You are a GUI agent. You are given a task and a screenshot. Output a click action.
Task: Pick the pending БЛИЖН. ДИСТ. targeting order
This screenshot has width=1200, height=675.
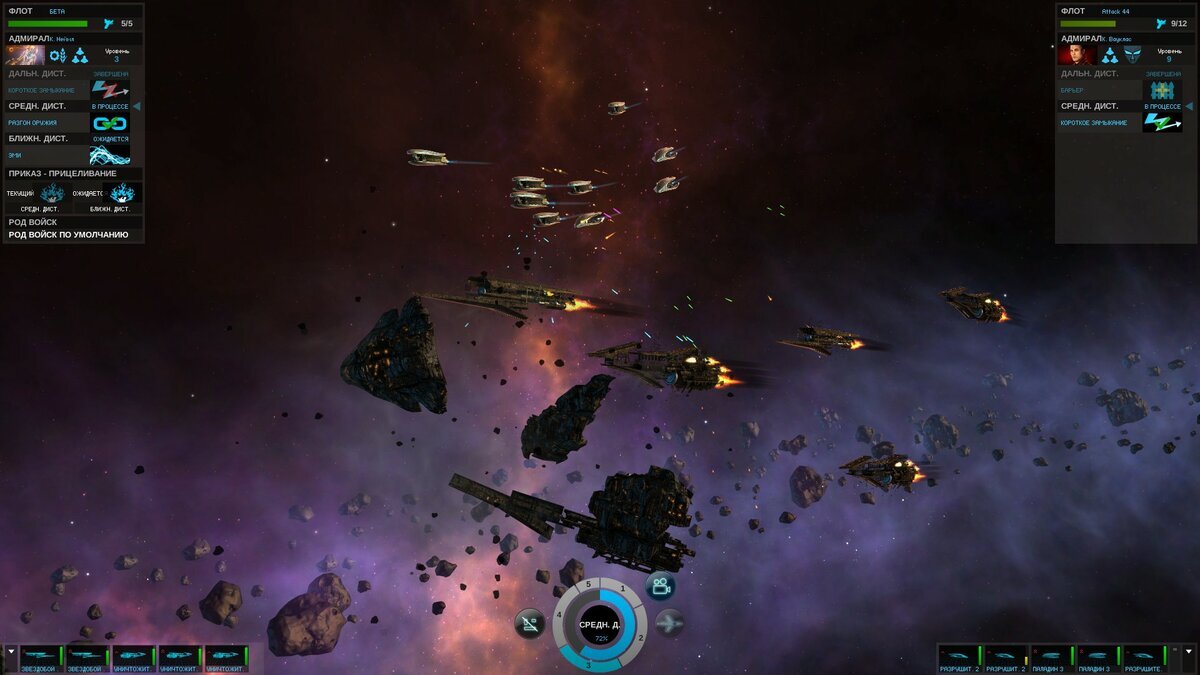pyautogui.click(x=123, y=192)
